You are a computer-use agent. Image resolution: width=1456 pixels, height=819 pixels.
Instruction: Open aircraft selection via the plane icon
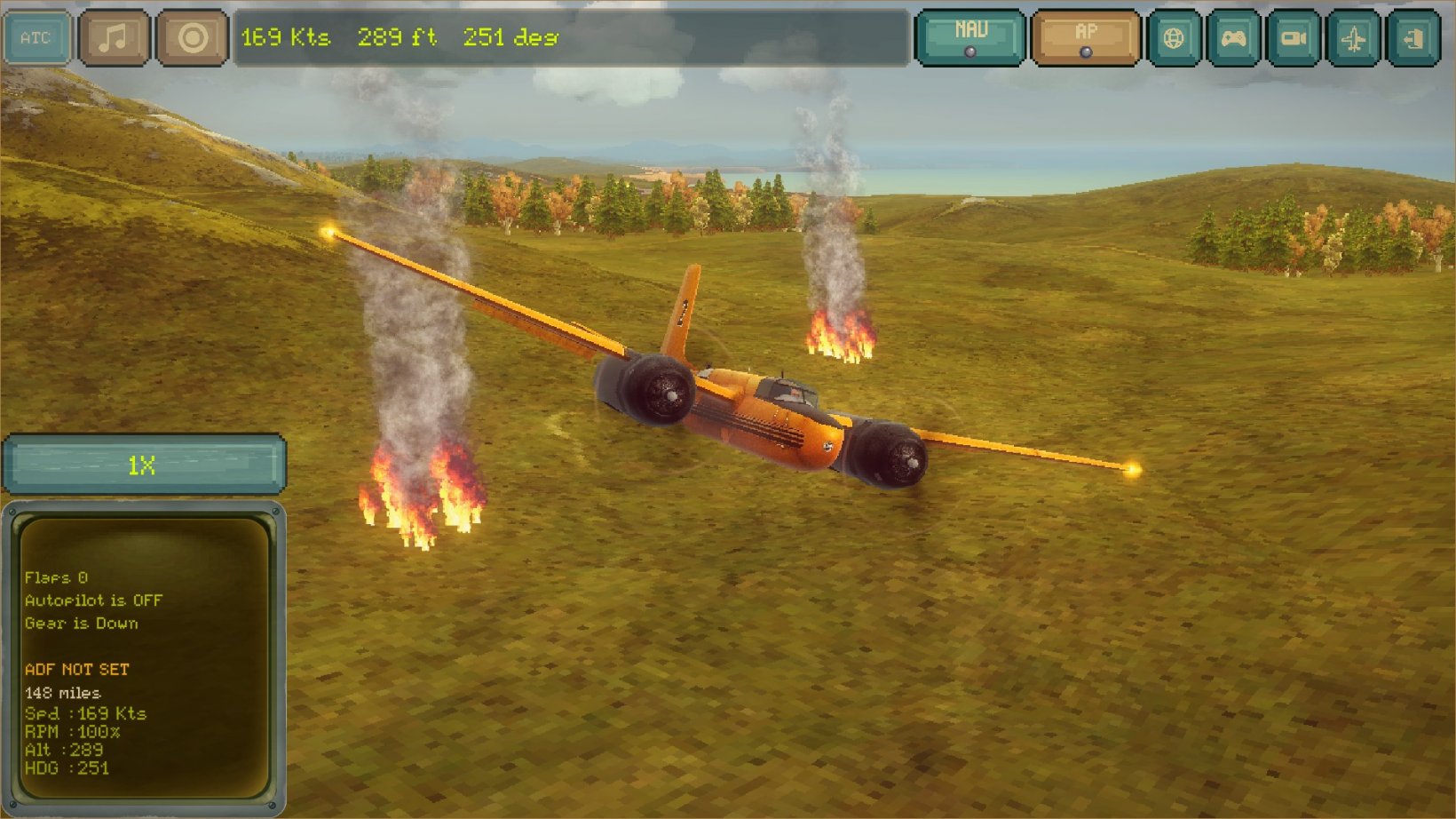point(1352,38)
